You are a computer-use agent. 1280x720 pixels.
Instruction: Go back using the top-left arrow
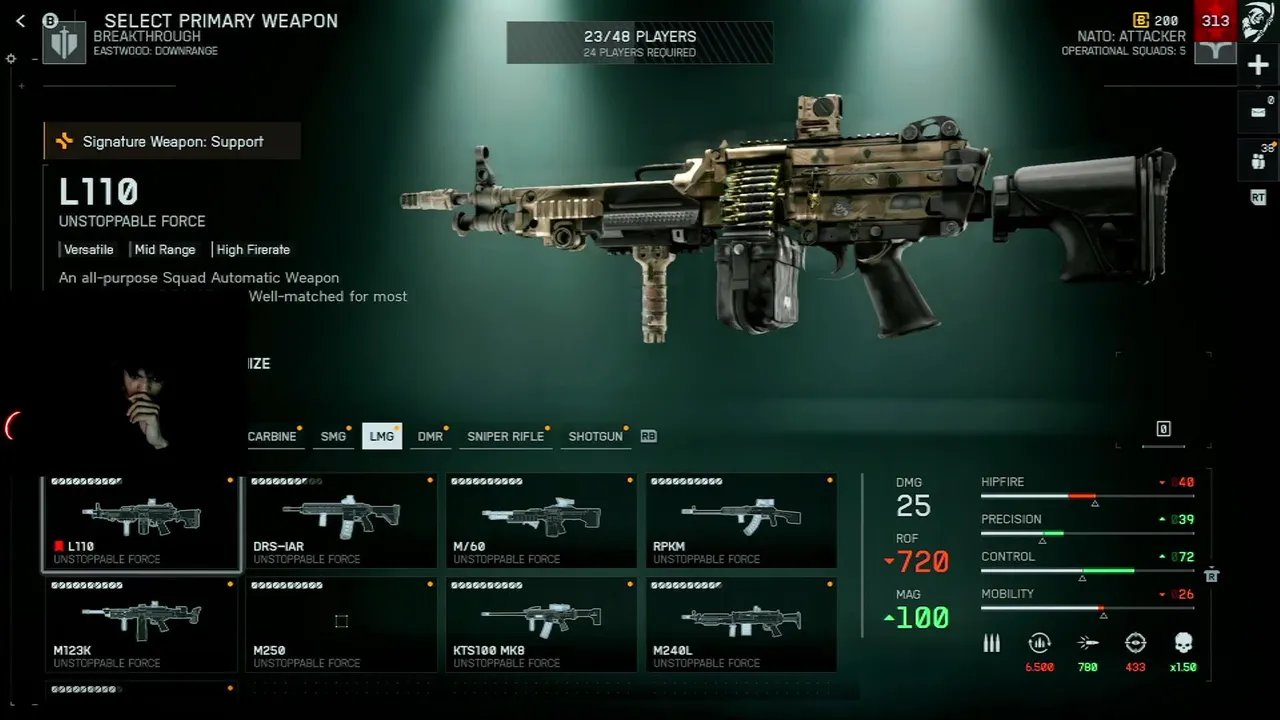(20, 21)
